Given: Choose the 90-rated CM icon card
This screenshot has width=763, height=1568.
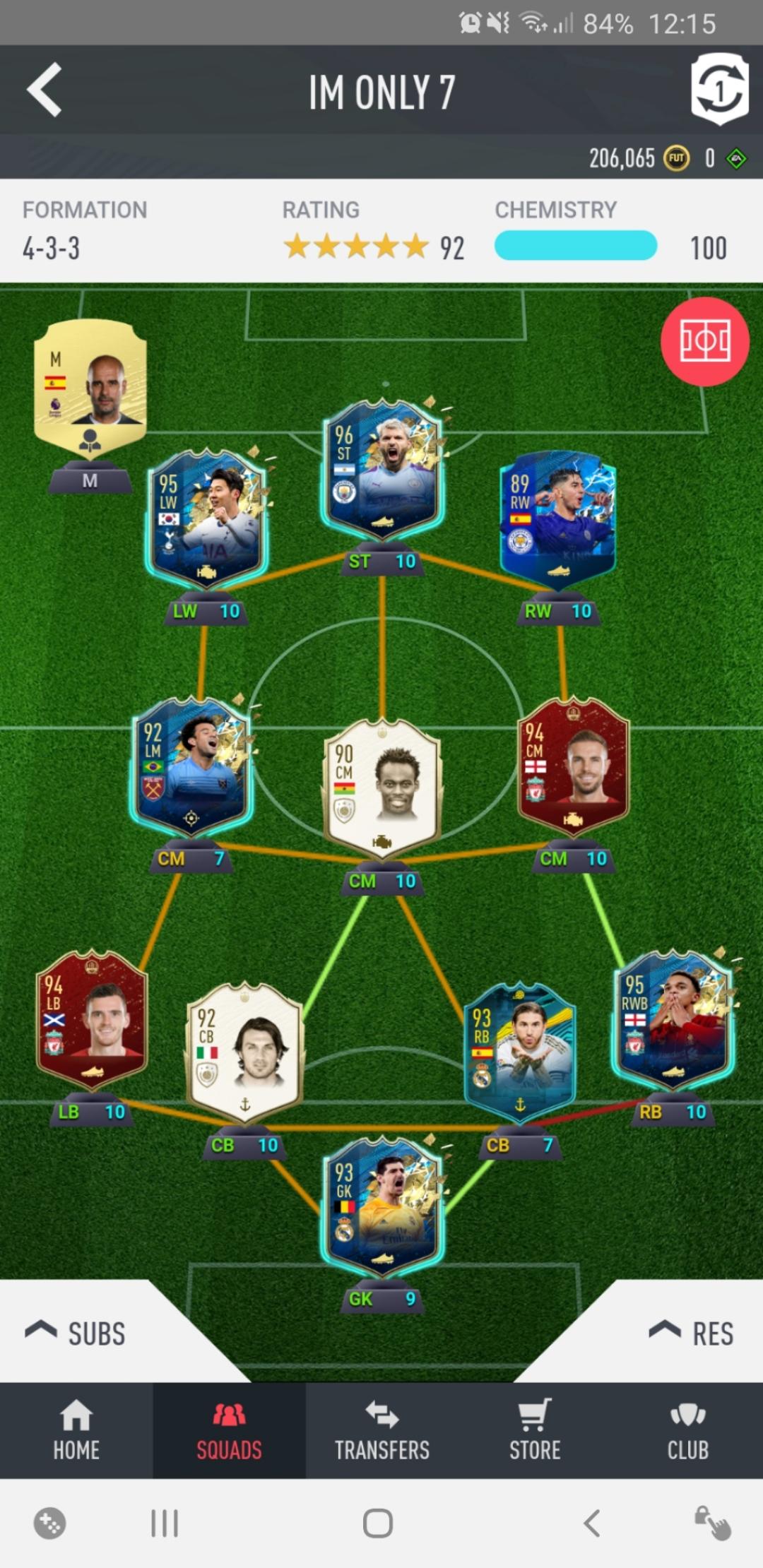Looking at the screenshot, I should (382, 788).
